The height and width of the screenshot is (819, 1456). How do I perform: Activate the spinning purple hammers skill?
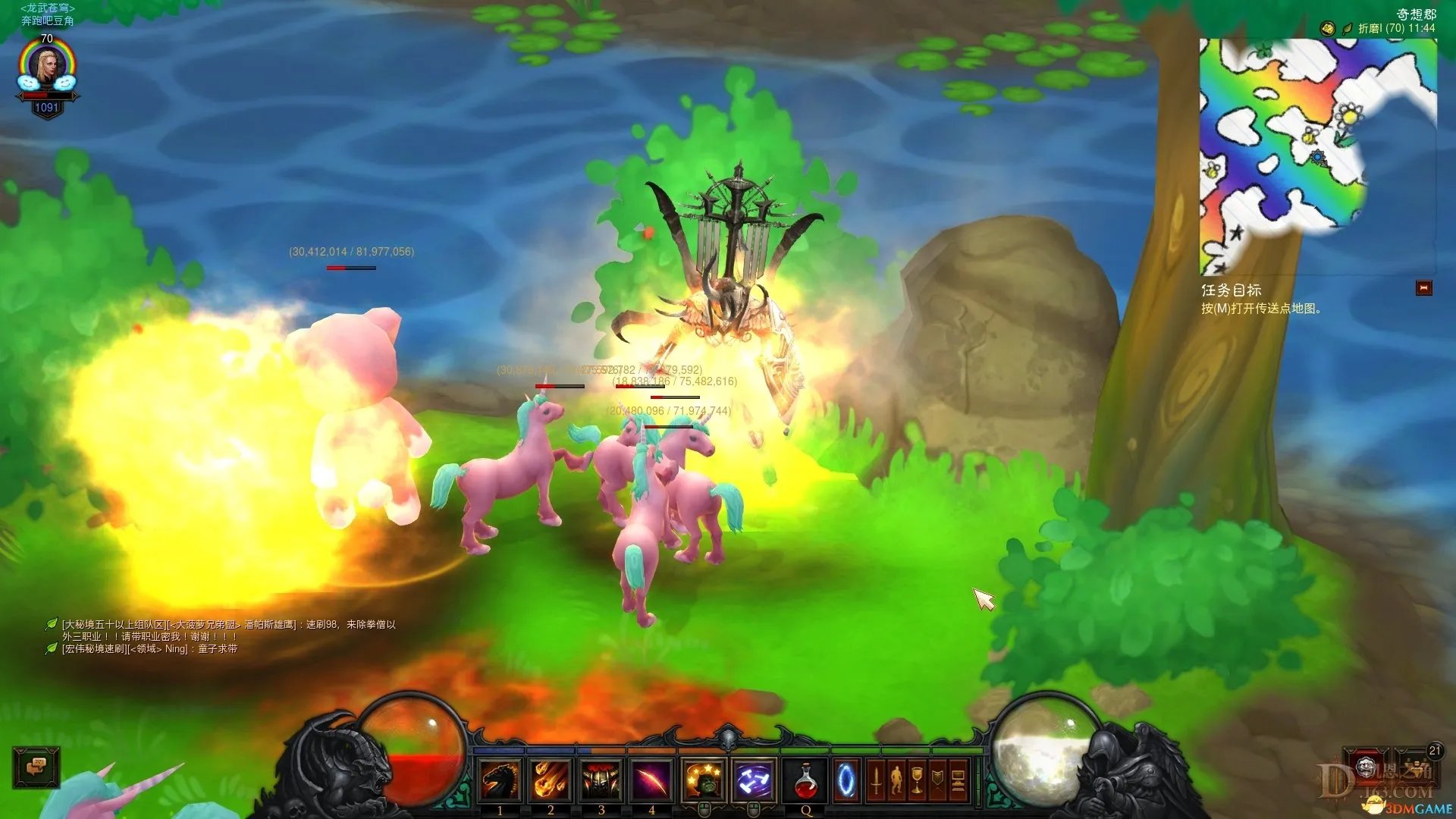[x=754, y=780]
